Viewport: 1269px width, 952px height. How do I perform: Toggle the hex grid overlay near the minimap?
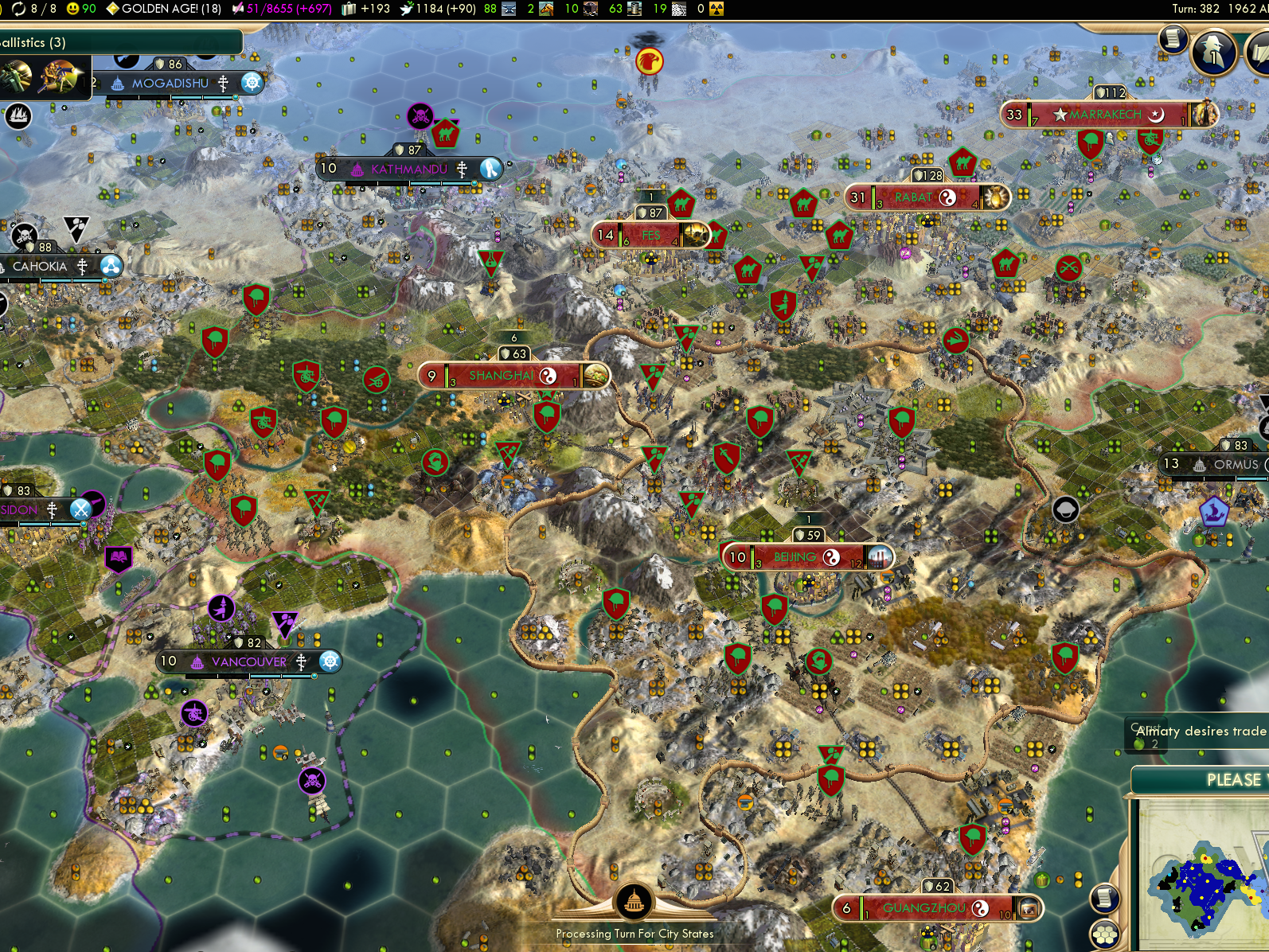1105,934
